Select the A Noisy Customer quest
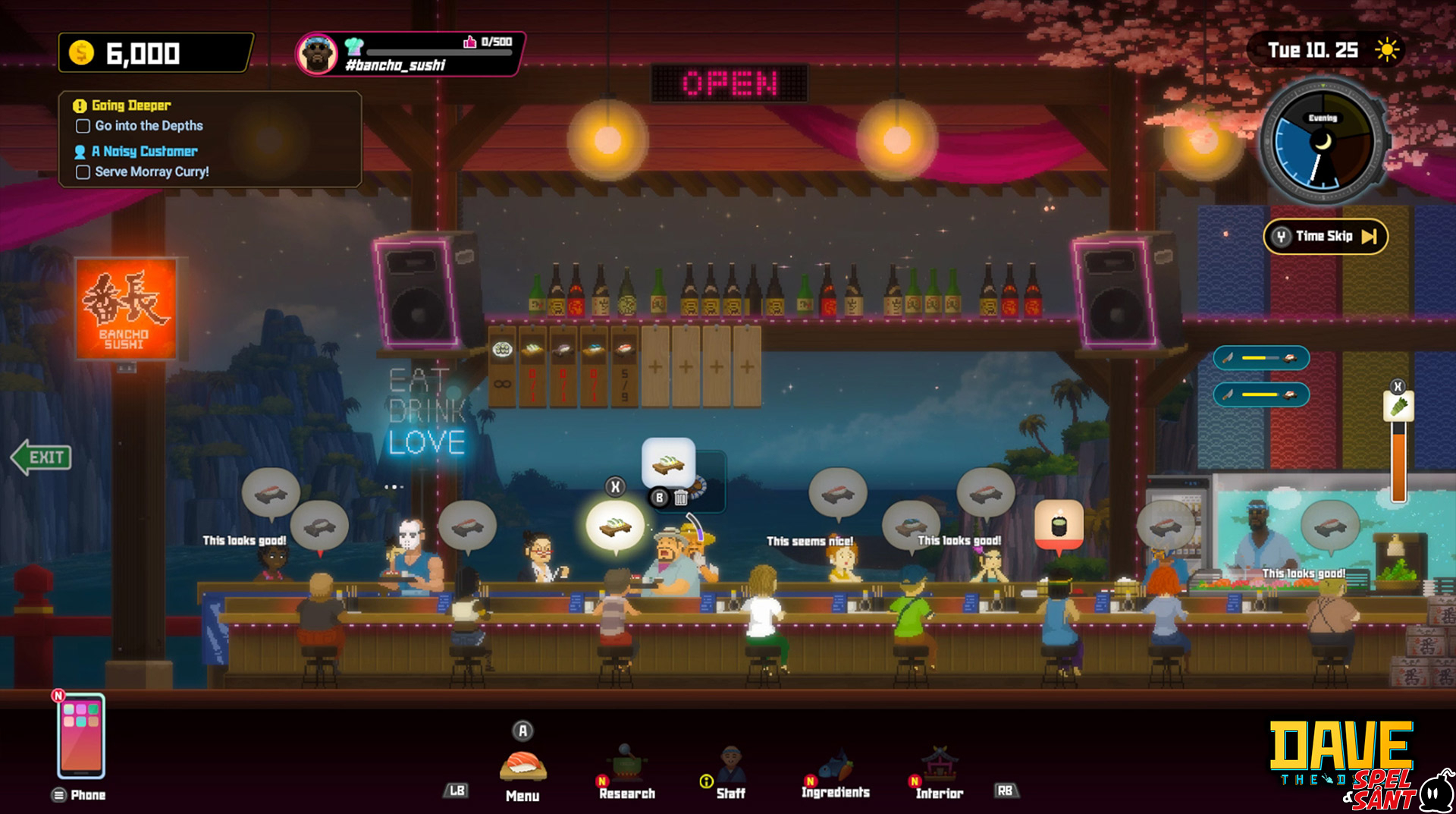Viewport: 1456px width, 814px height. point(144,151)
